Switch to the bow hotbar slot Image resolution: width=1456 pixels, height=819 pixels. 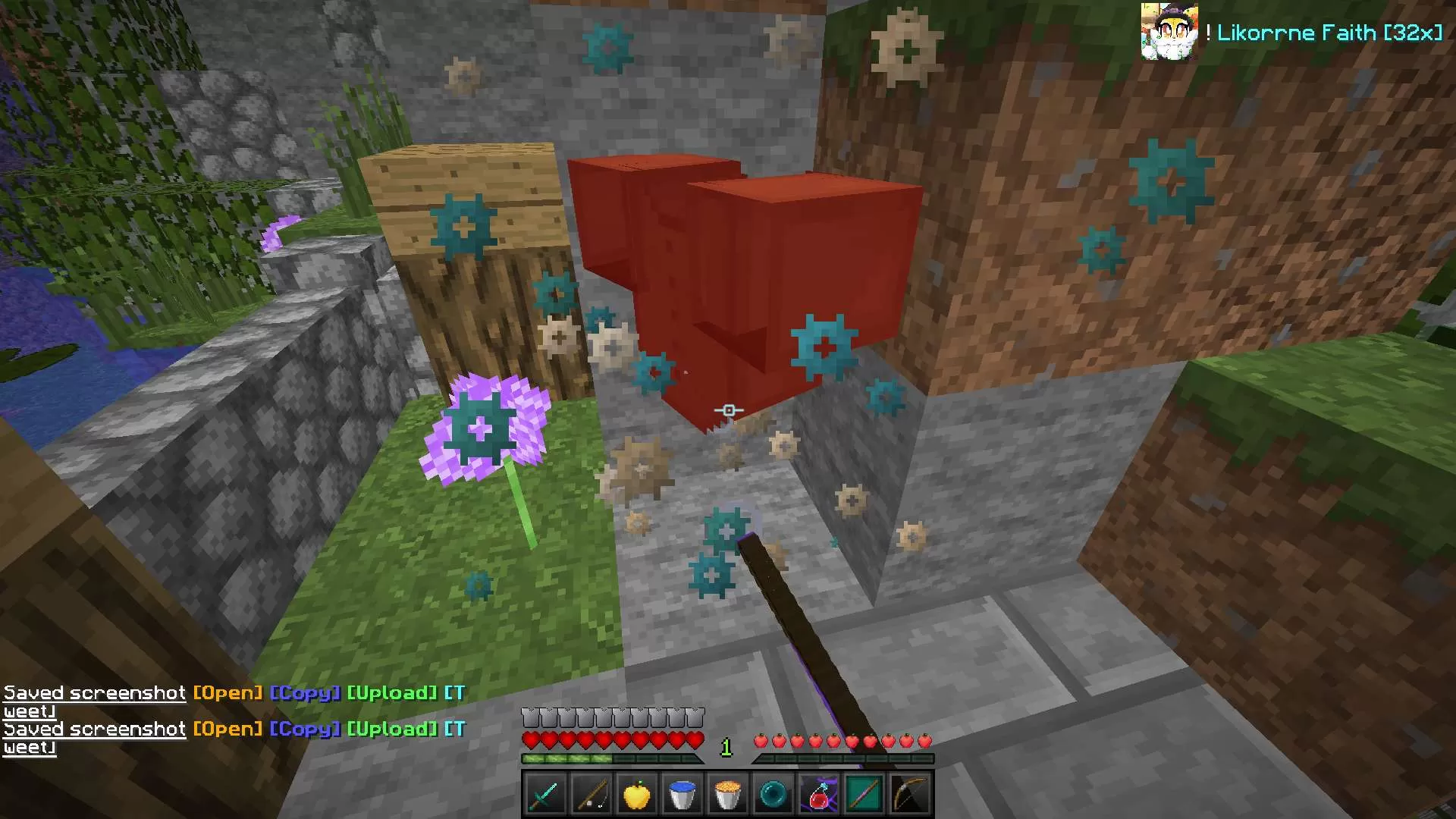[x=910, y=795]
